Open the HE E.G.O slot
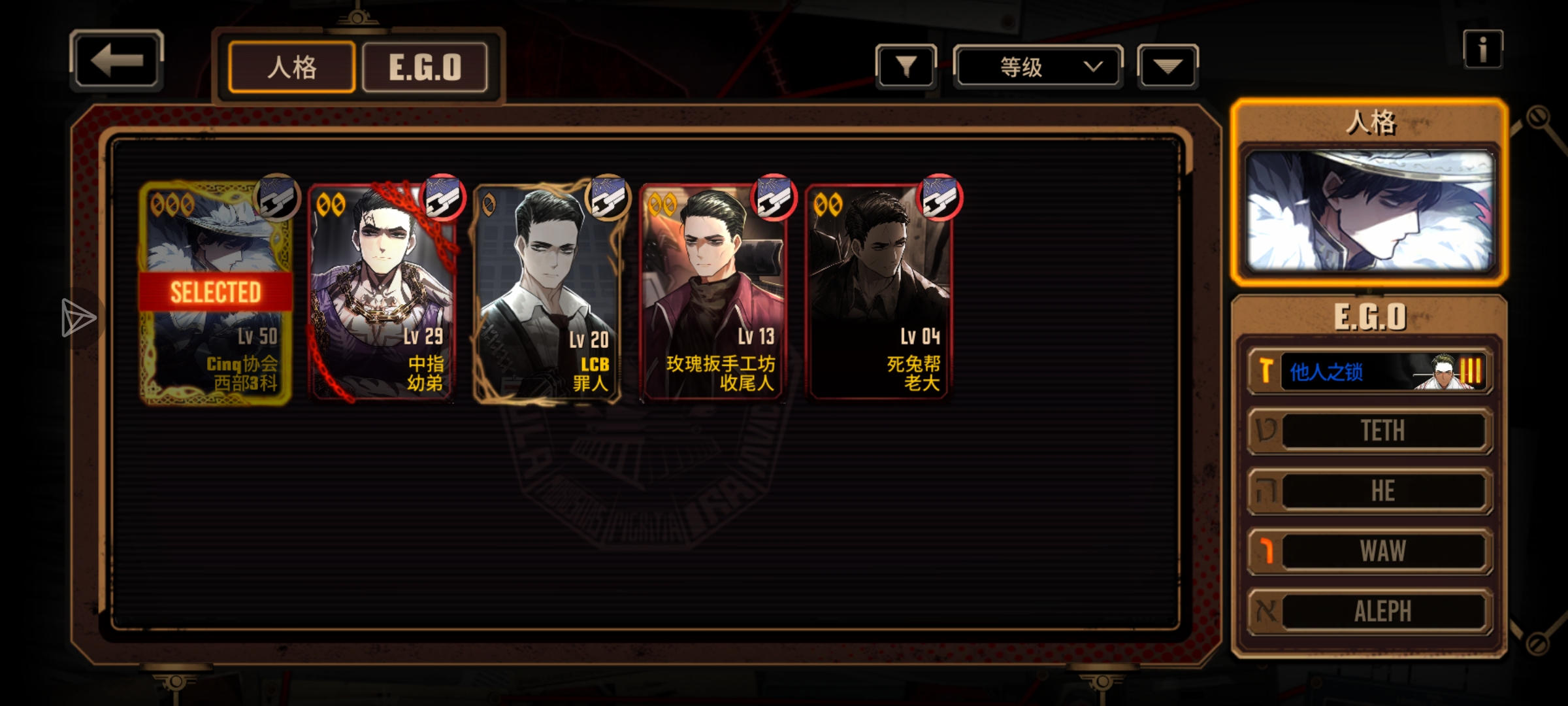This screenshot has height=706, width=1568. (x=1371, y=491)
